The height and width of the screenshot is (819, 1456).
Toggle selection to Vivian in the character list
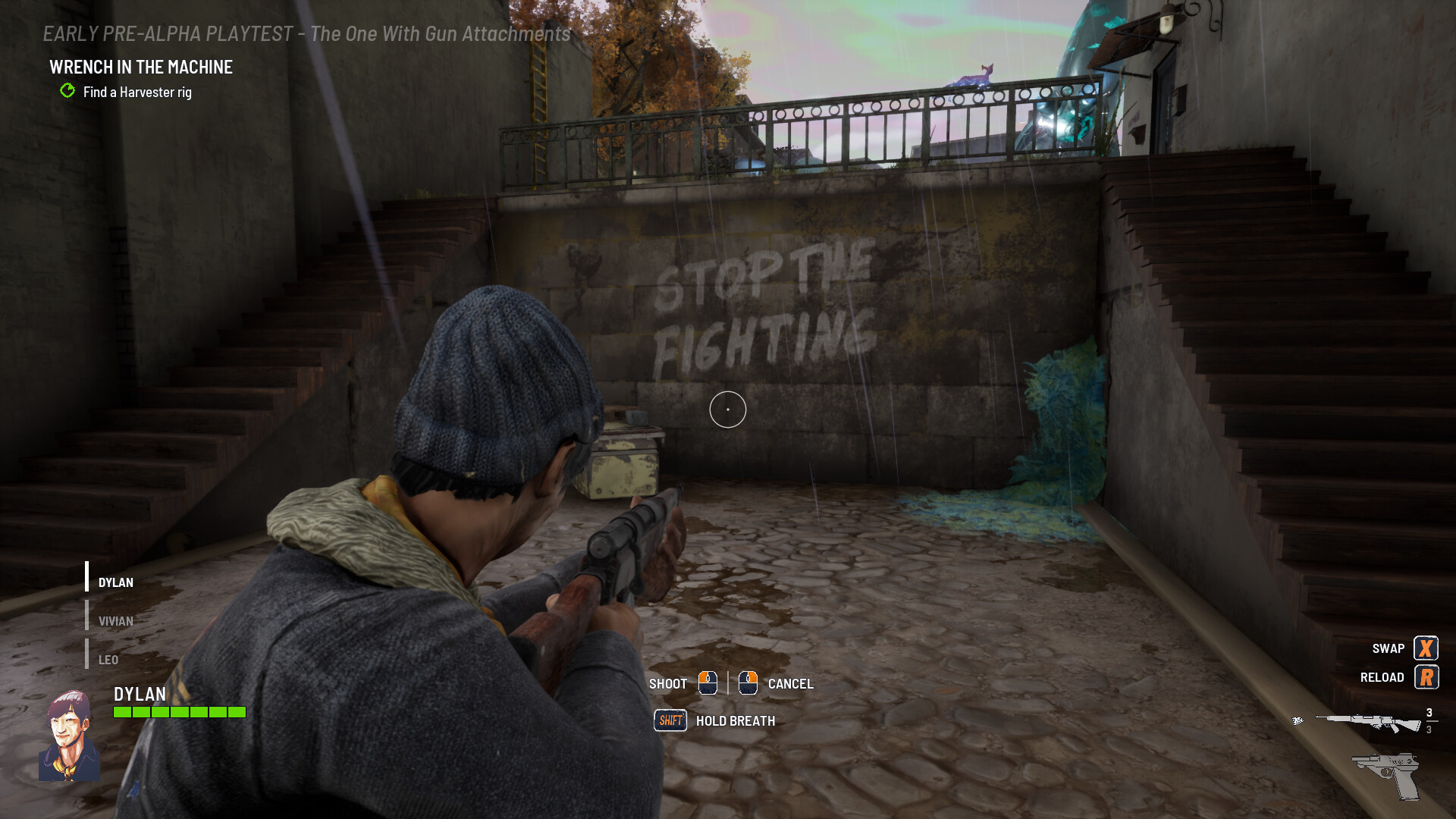coord(115,620)
